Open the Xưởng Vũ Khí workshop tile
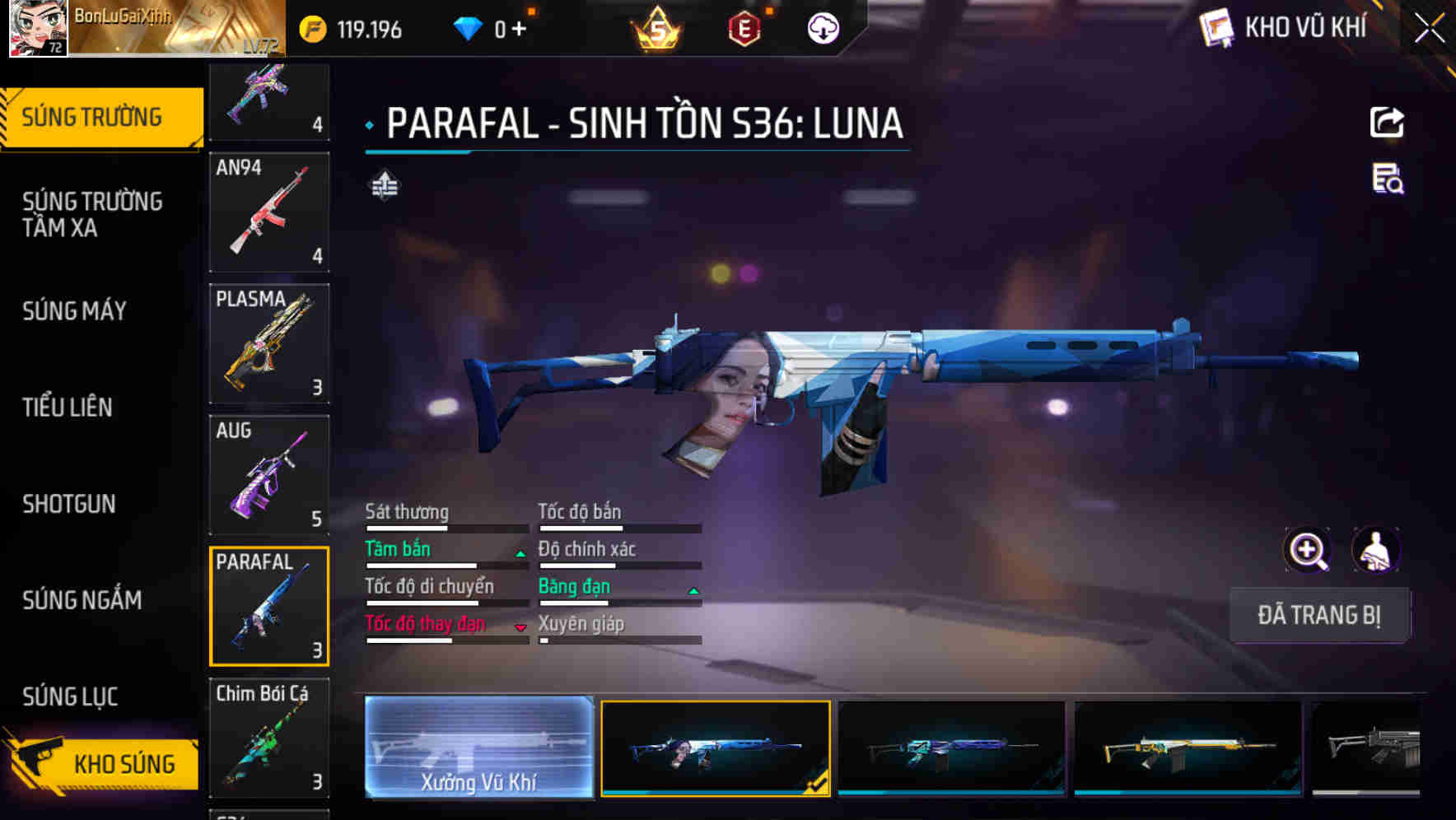This screenshot has height=820, width=1456. coord(478,747)
